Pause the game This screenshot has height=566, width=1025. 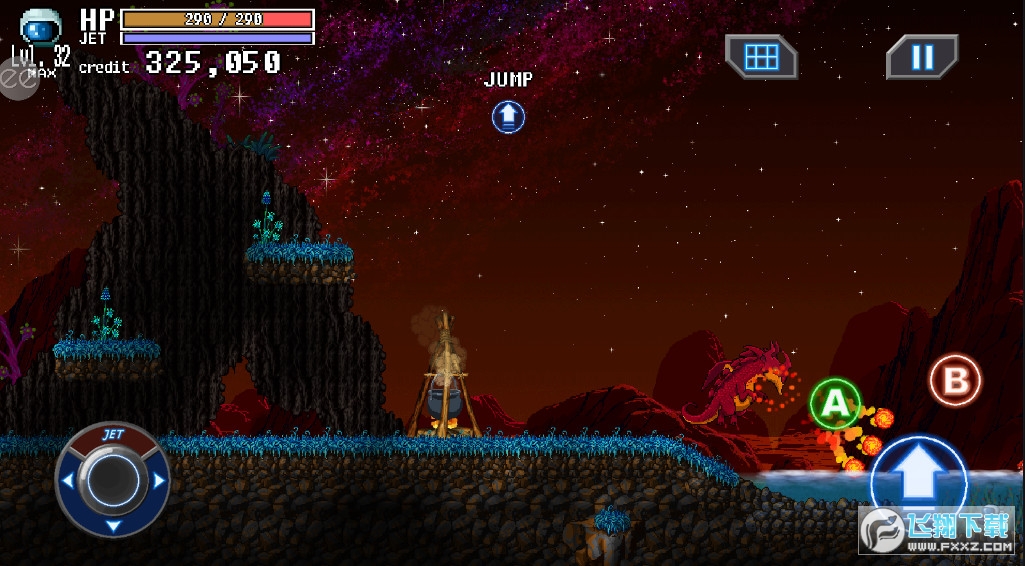point(921,57)
